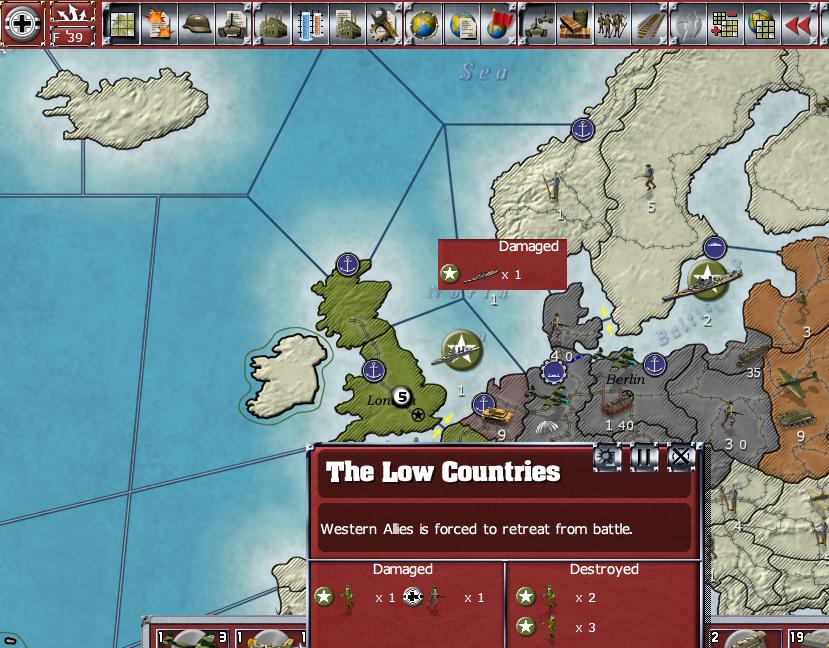829x648 pixels.
Task: Open the factory building screen
Action: point(271,21)
